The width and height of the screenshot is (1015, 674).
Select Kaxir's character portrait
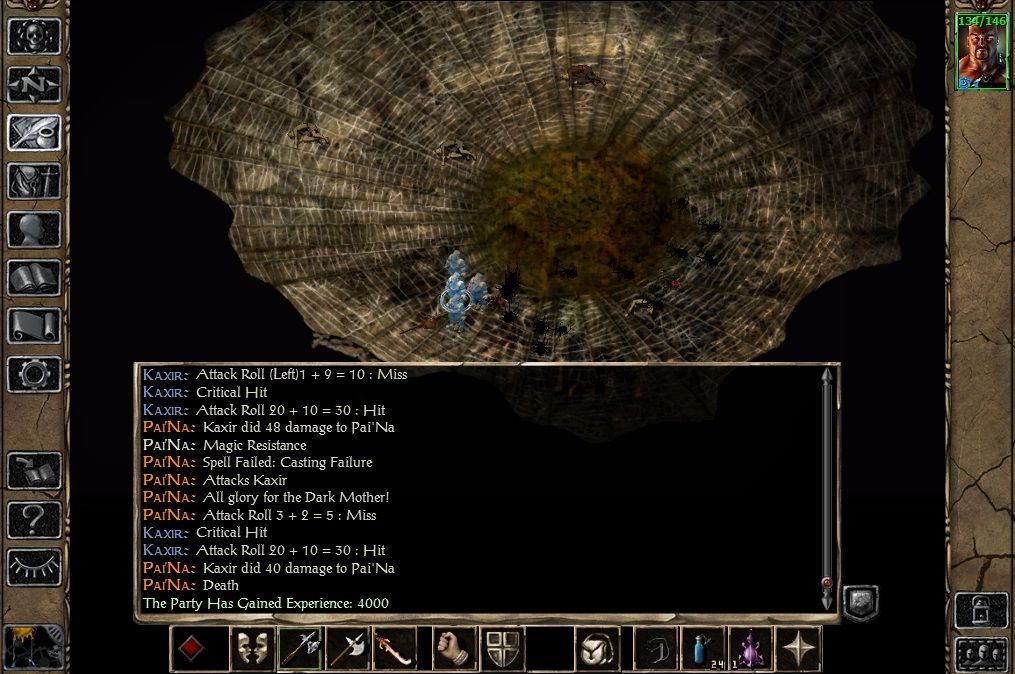[981, 53]
